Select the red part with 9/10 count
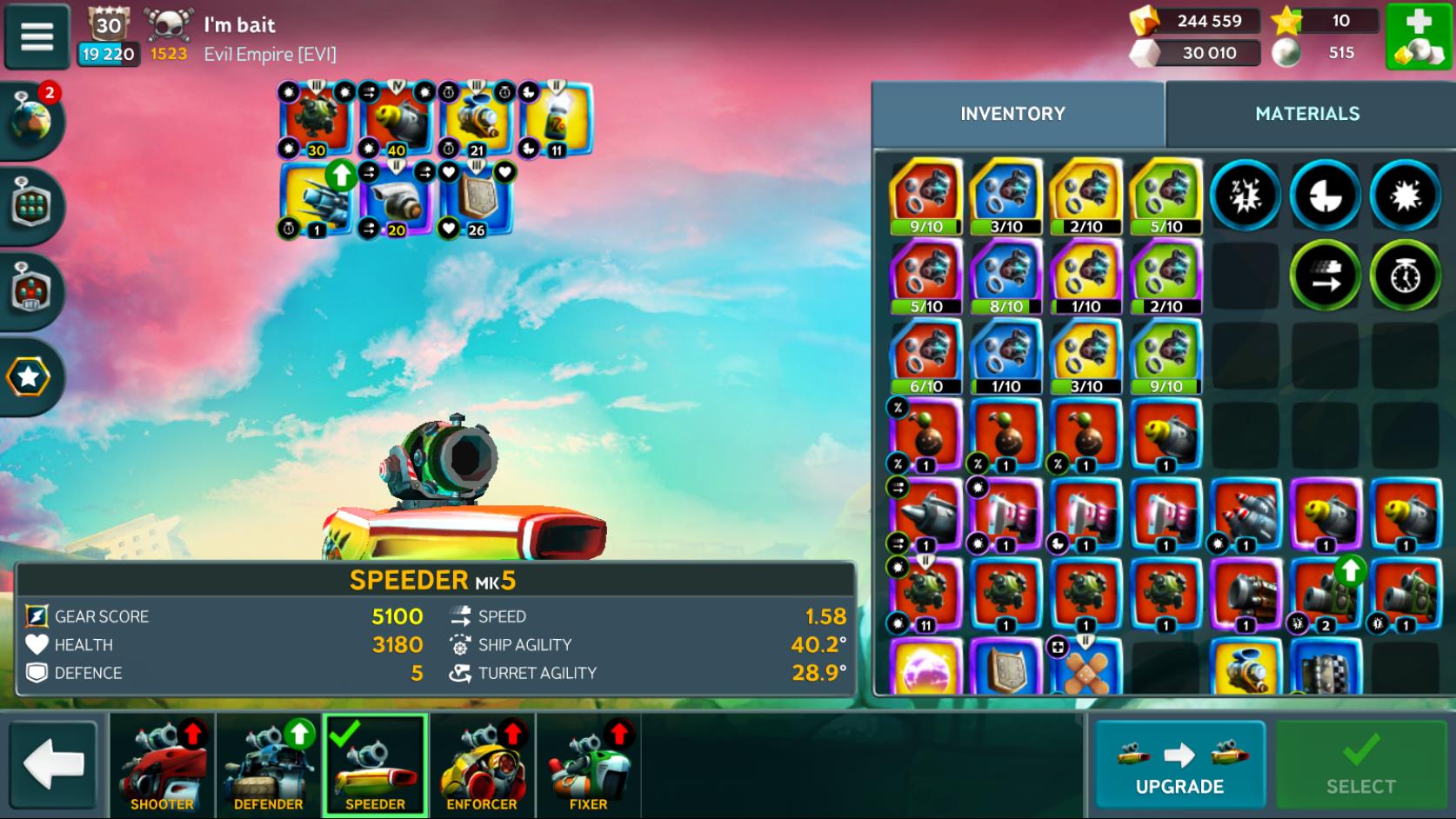 (925, 196)
